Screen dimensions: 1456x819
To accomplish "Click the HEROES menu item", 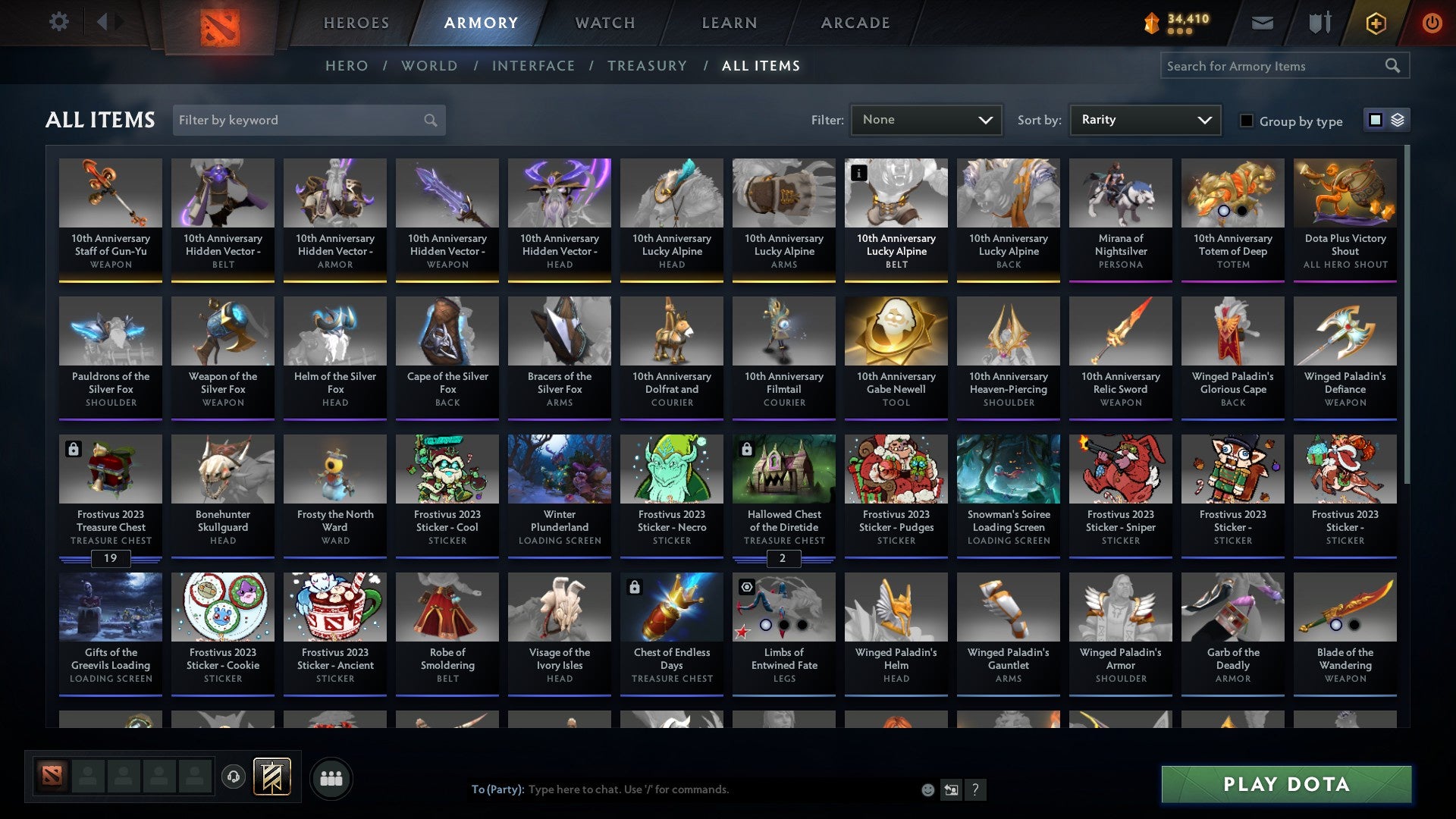I will [356, 23].
